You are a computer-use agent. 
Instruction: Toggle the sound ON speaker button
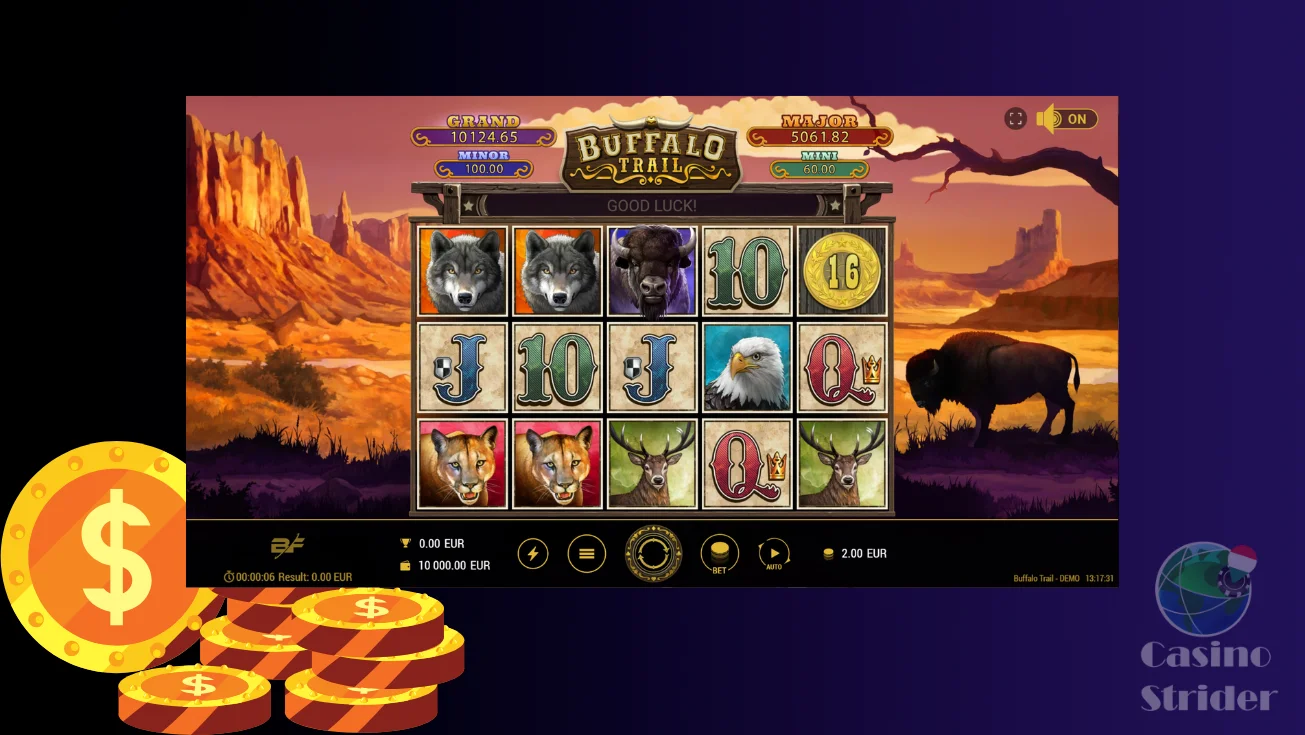(x=1067, y=119)
